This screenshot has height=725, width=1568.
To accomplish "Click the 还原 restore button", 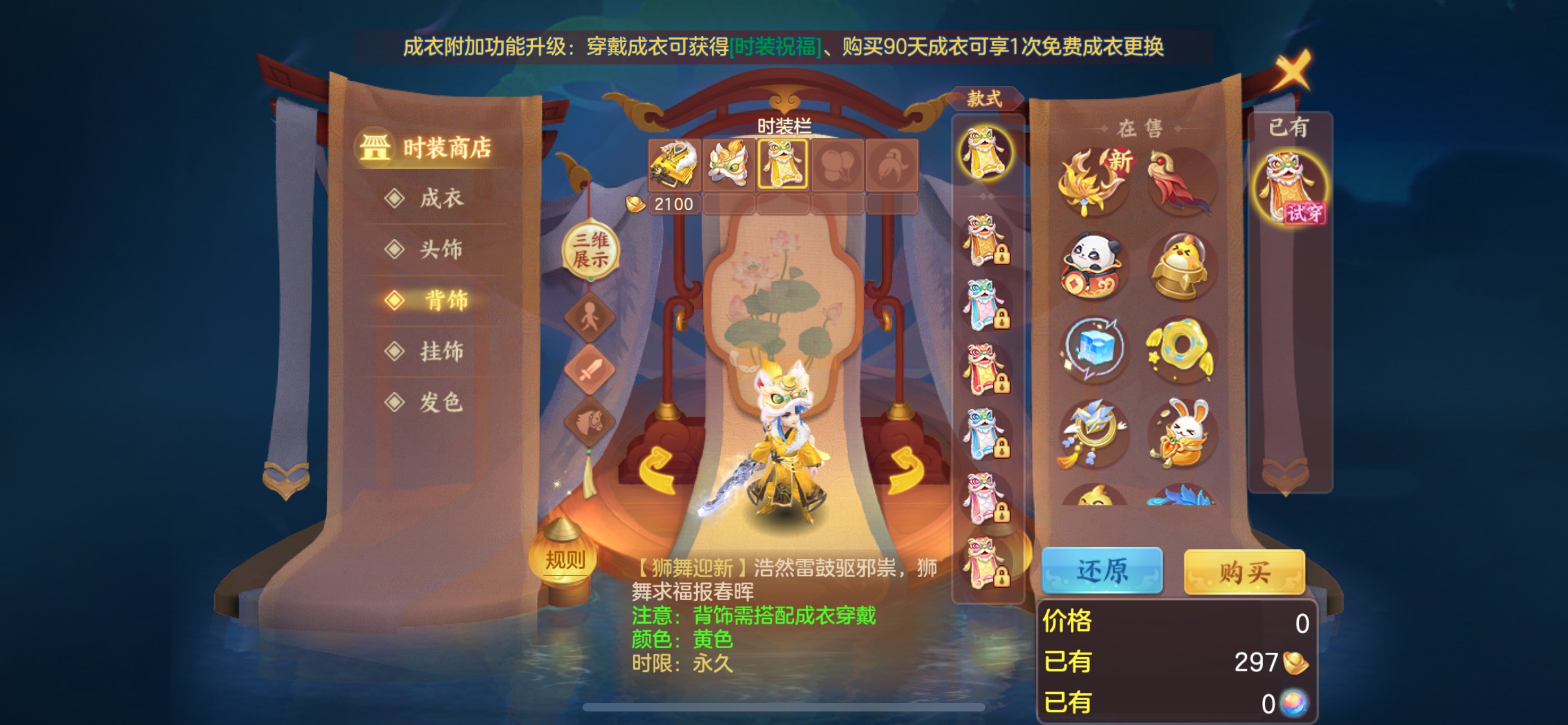I will point(1102,570).
